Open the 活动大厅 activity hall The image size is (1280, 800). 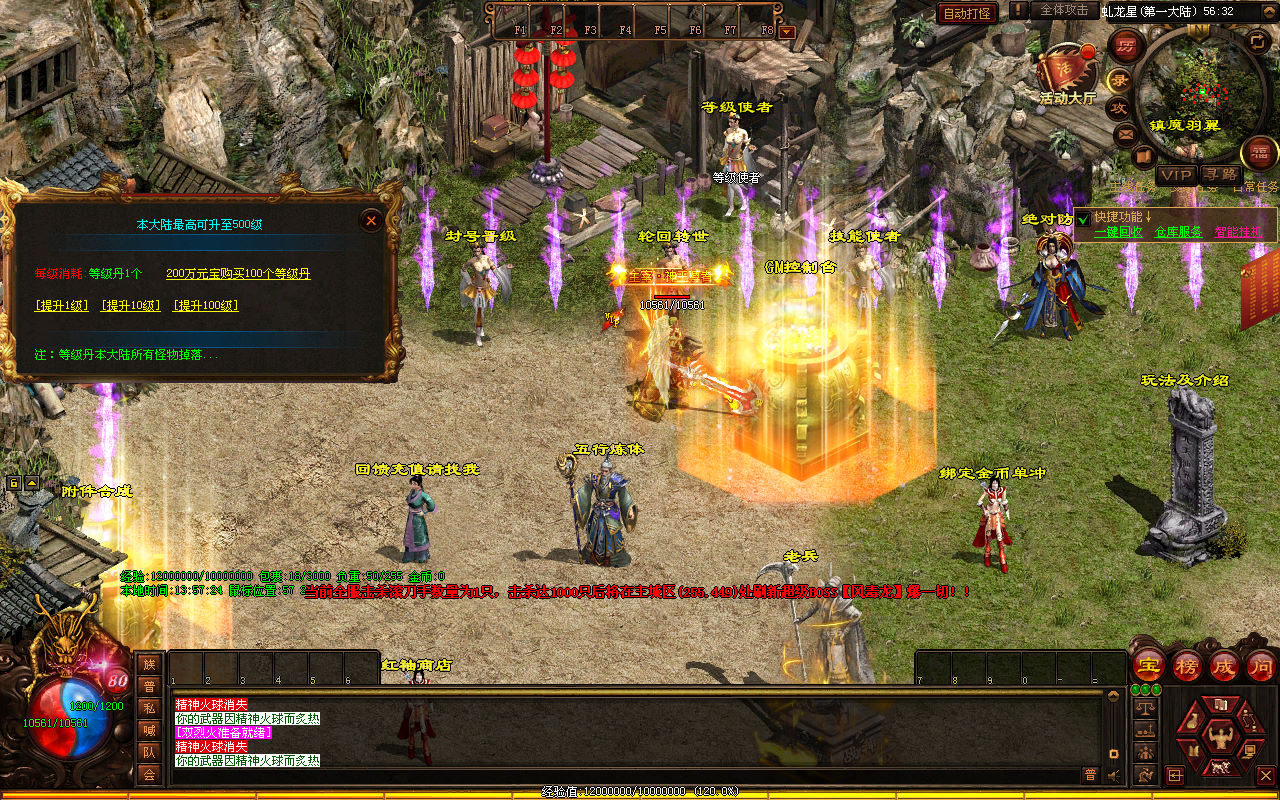pos(1067,73)
